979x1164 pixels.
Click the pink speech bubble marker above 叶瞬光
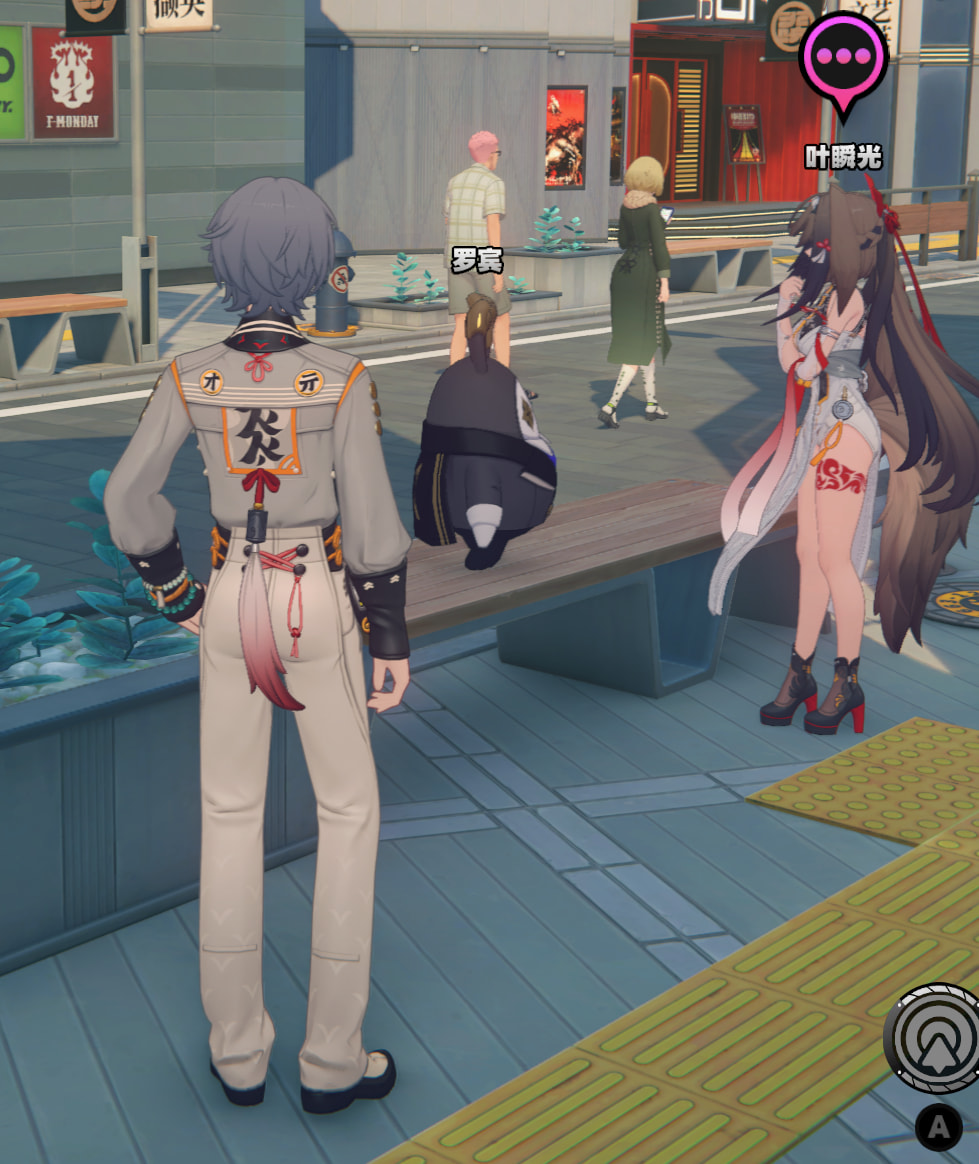(x=844, y=56)
